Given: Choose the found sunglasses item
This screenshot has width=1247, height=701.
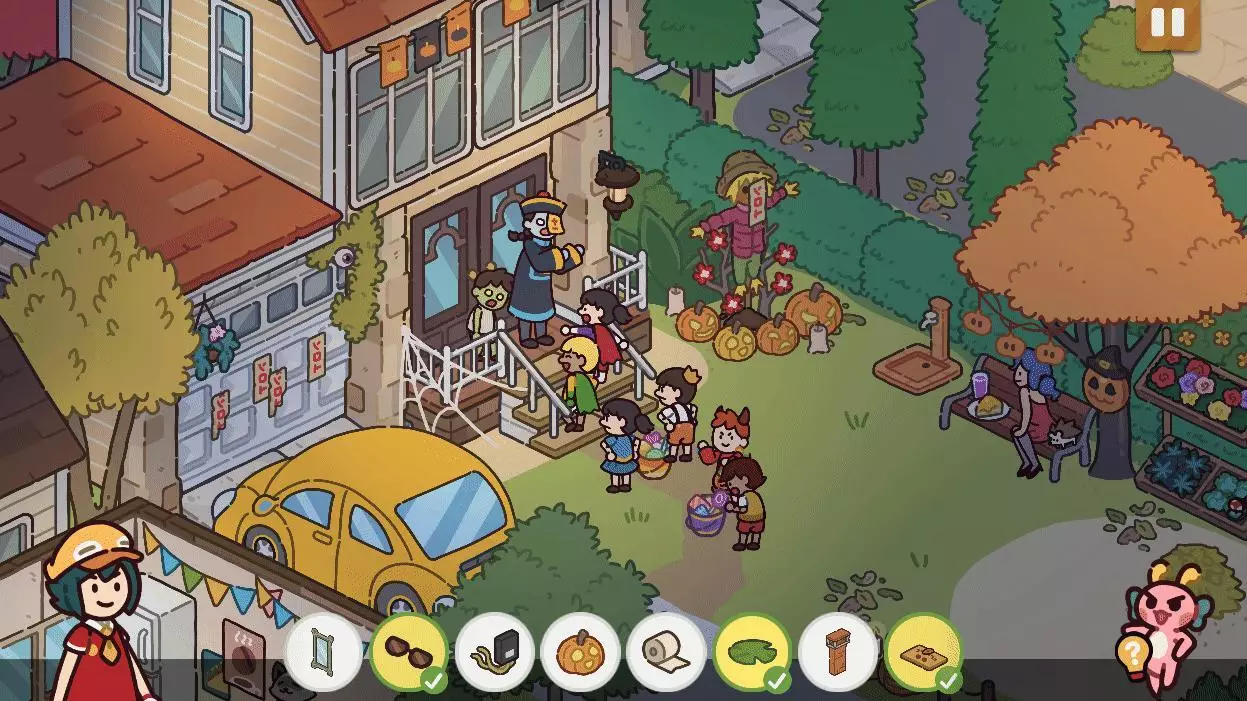Looking at the screenshot, I should (409, 652).
